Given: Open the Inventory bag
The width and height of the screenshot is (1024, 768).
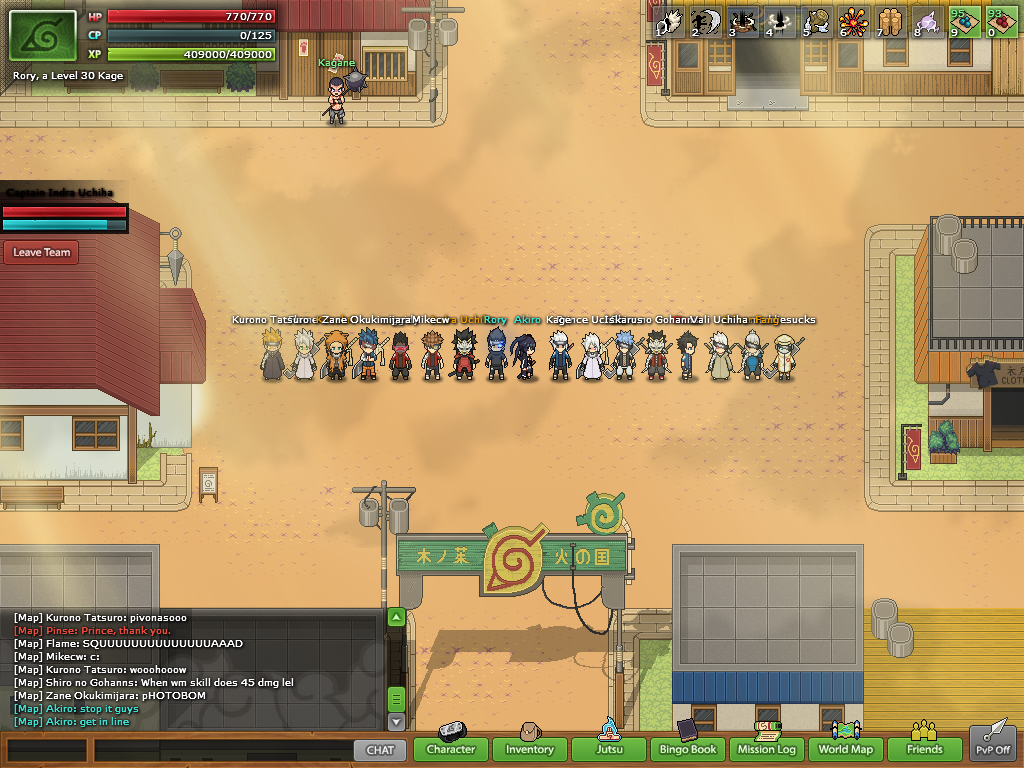Looking at the screenshot, I should (x=529, y=749).
